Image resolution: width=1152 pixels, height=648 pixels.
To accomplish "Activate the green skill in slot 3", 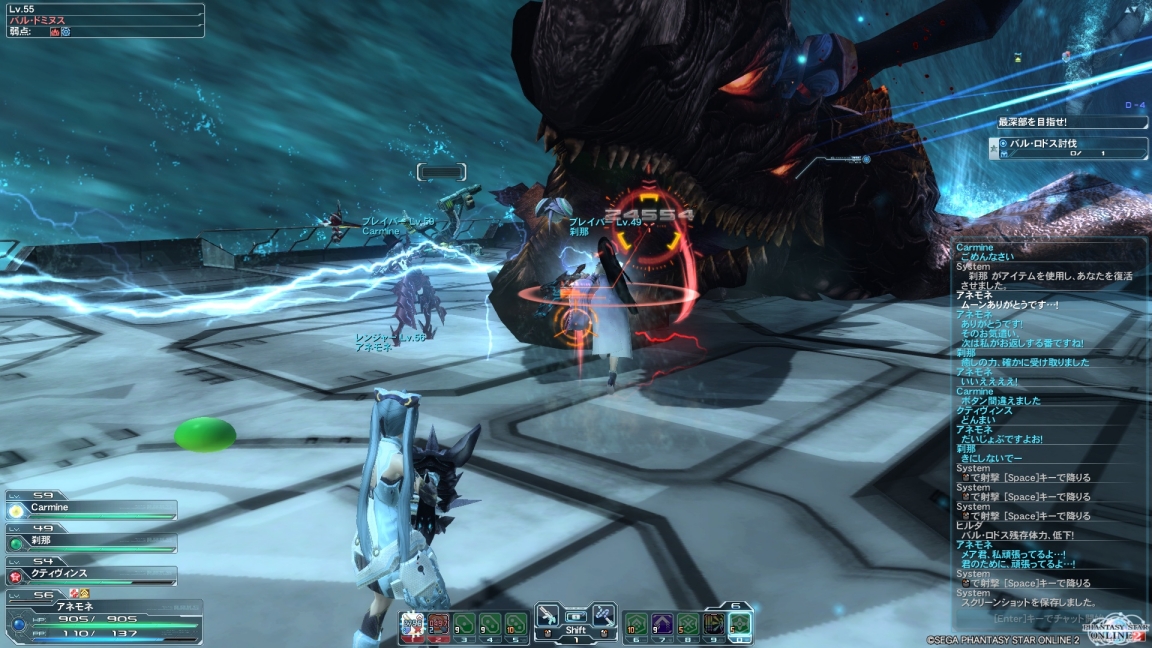I will coord(464,624).
